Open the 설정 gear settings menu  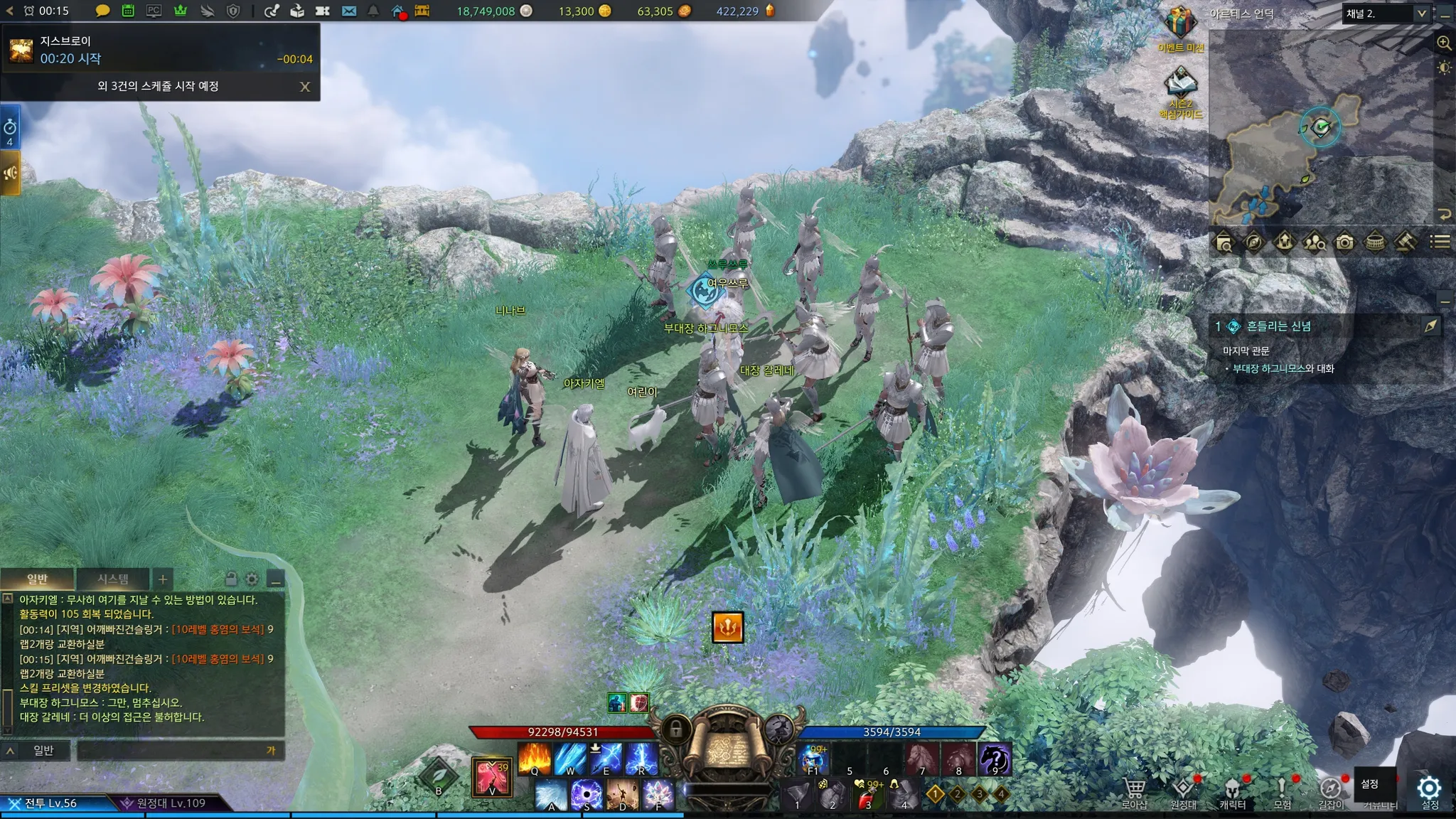[x=1429, y=791]
